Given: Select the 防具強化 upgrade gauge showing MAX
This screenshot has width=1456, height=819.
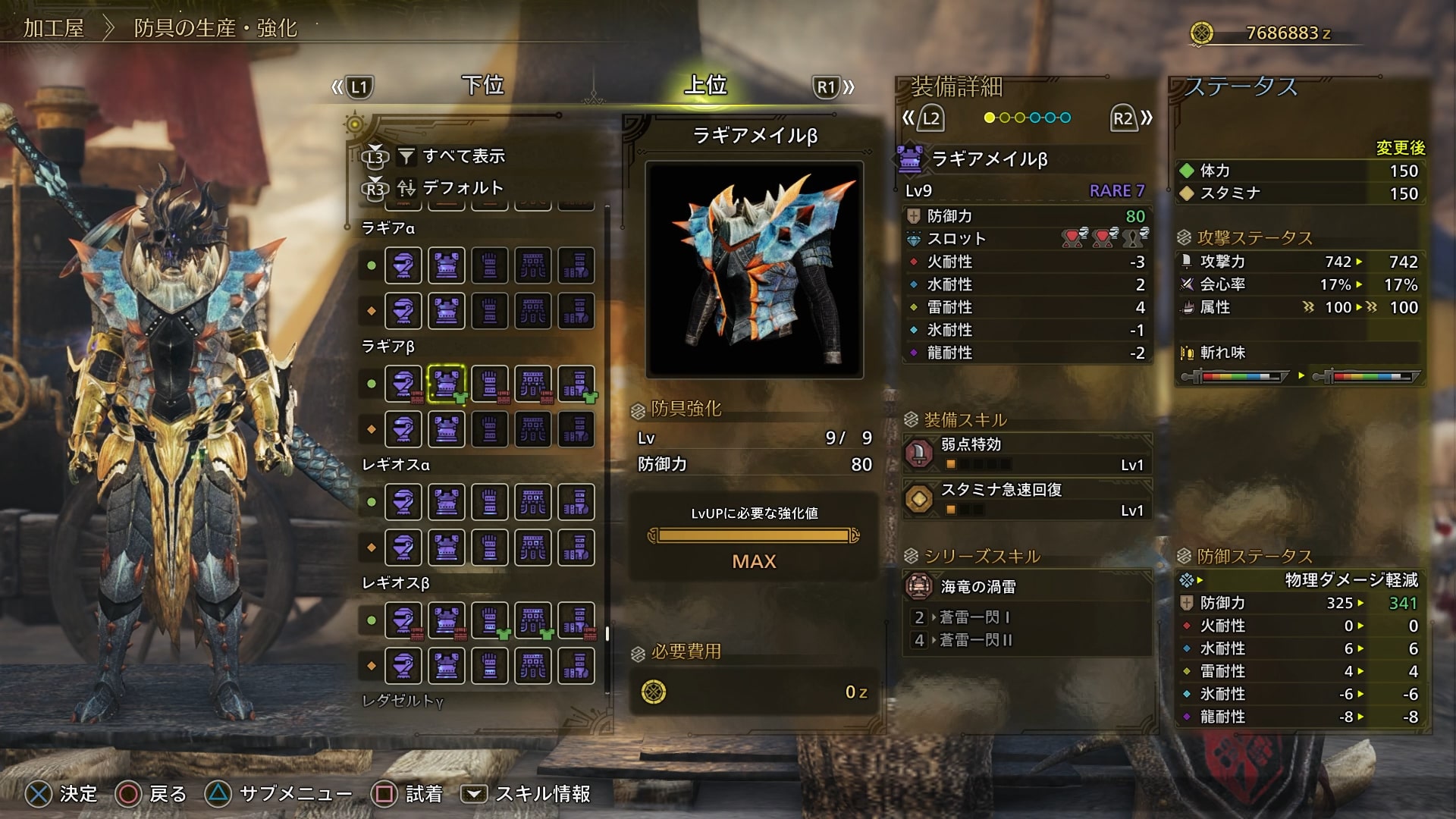Looking at the screenshot, I should click(x=754, y=536).
